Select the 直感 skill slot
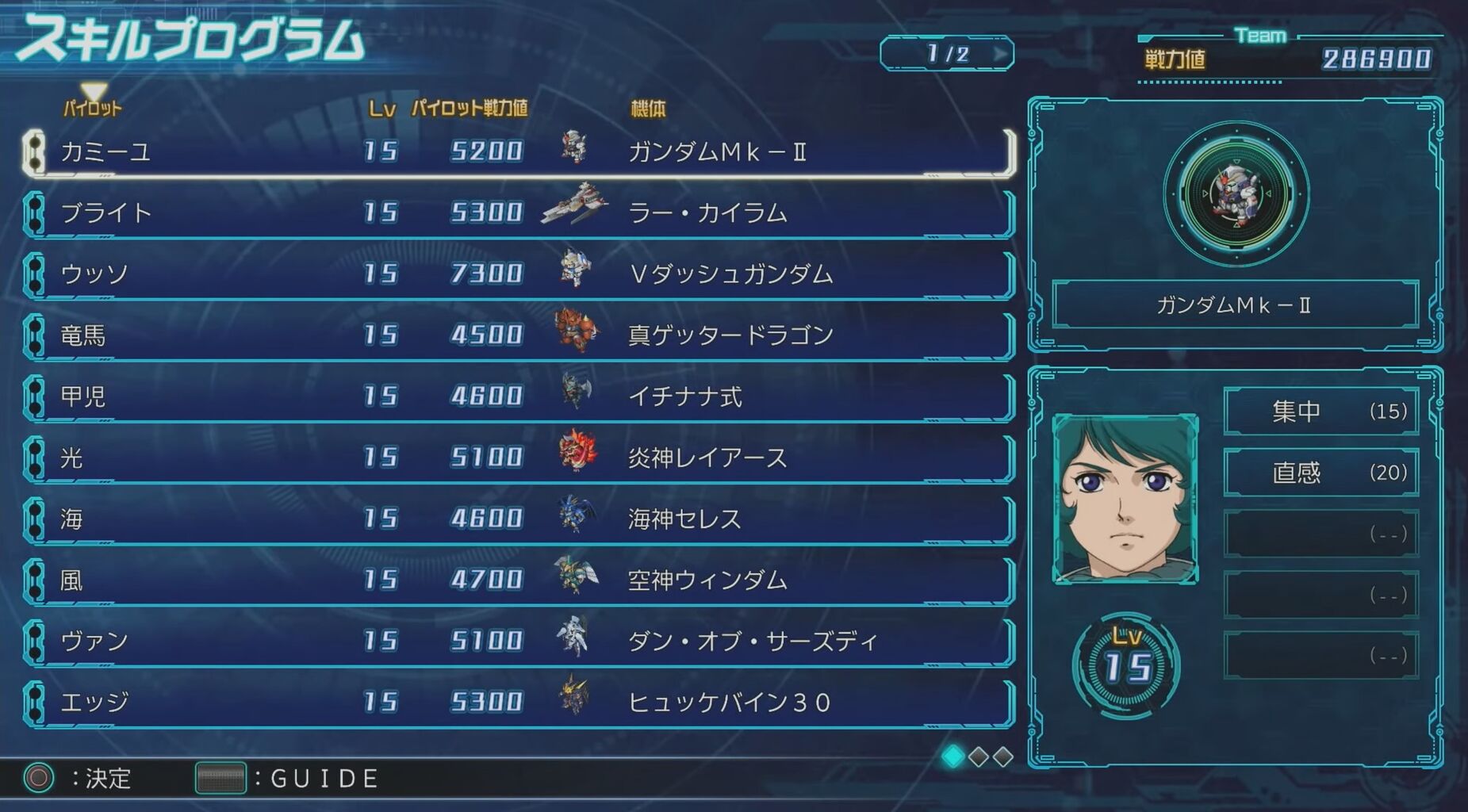 pyautogui.click(x=1320, y=473)
